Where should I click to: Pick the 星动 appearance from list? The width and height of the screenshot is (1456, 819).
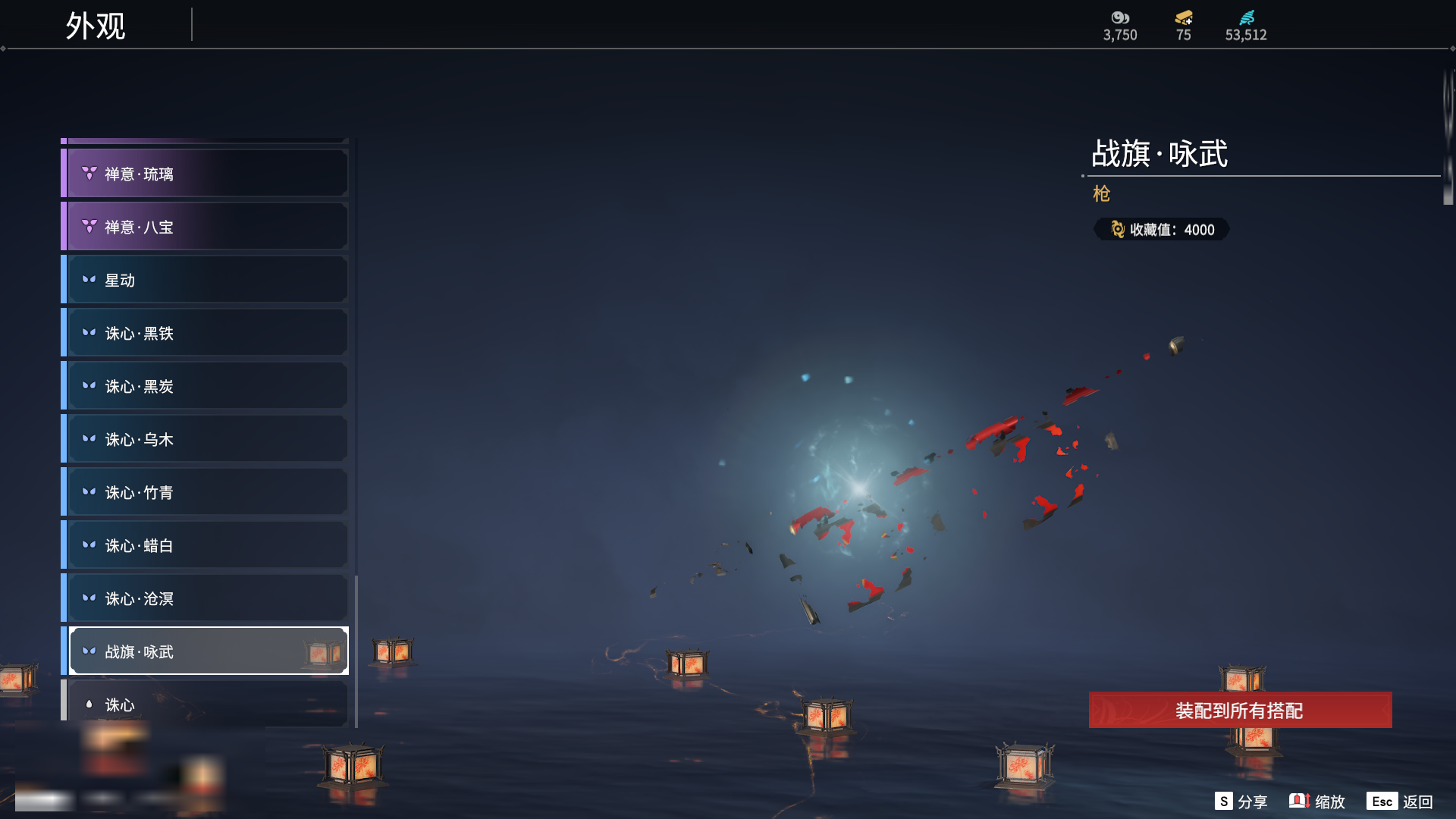click(x=205, y=281)
